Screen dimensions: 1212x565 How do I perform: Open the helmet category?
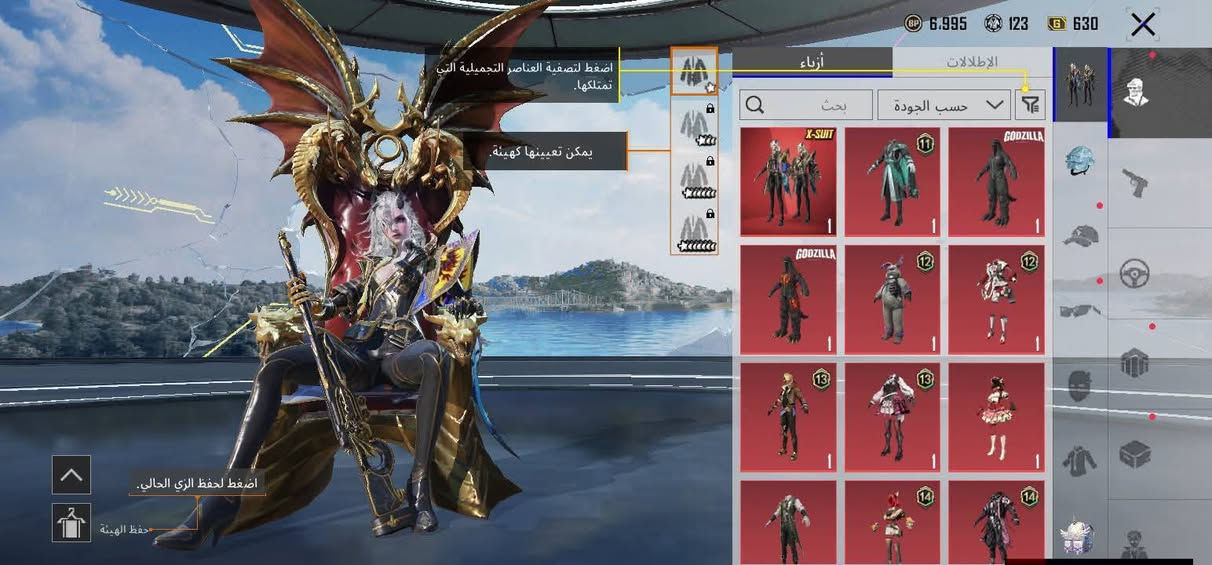(1080, 159)
